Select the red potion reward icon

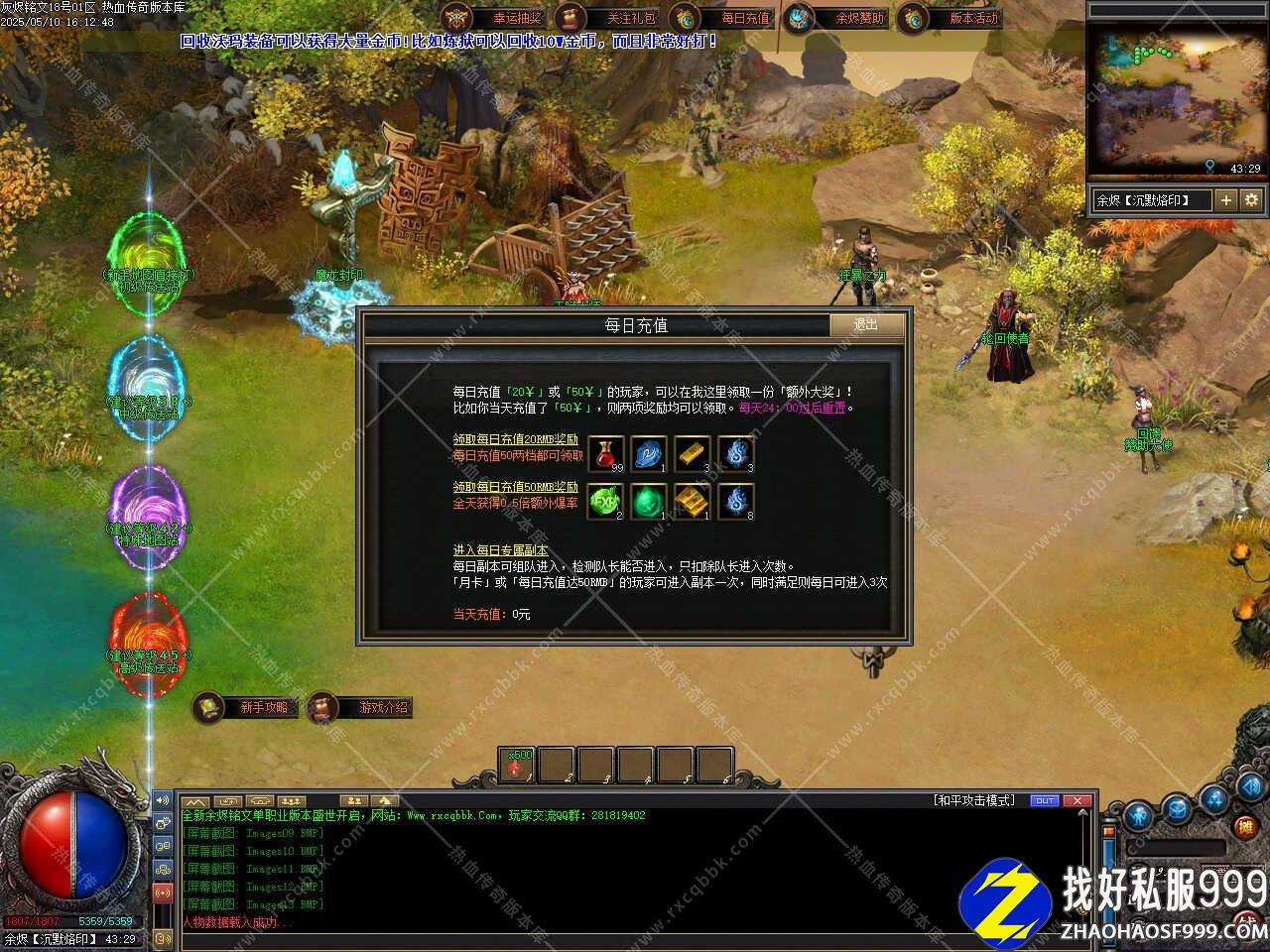(606, 454)
